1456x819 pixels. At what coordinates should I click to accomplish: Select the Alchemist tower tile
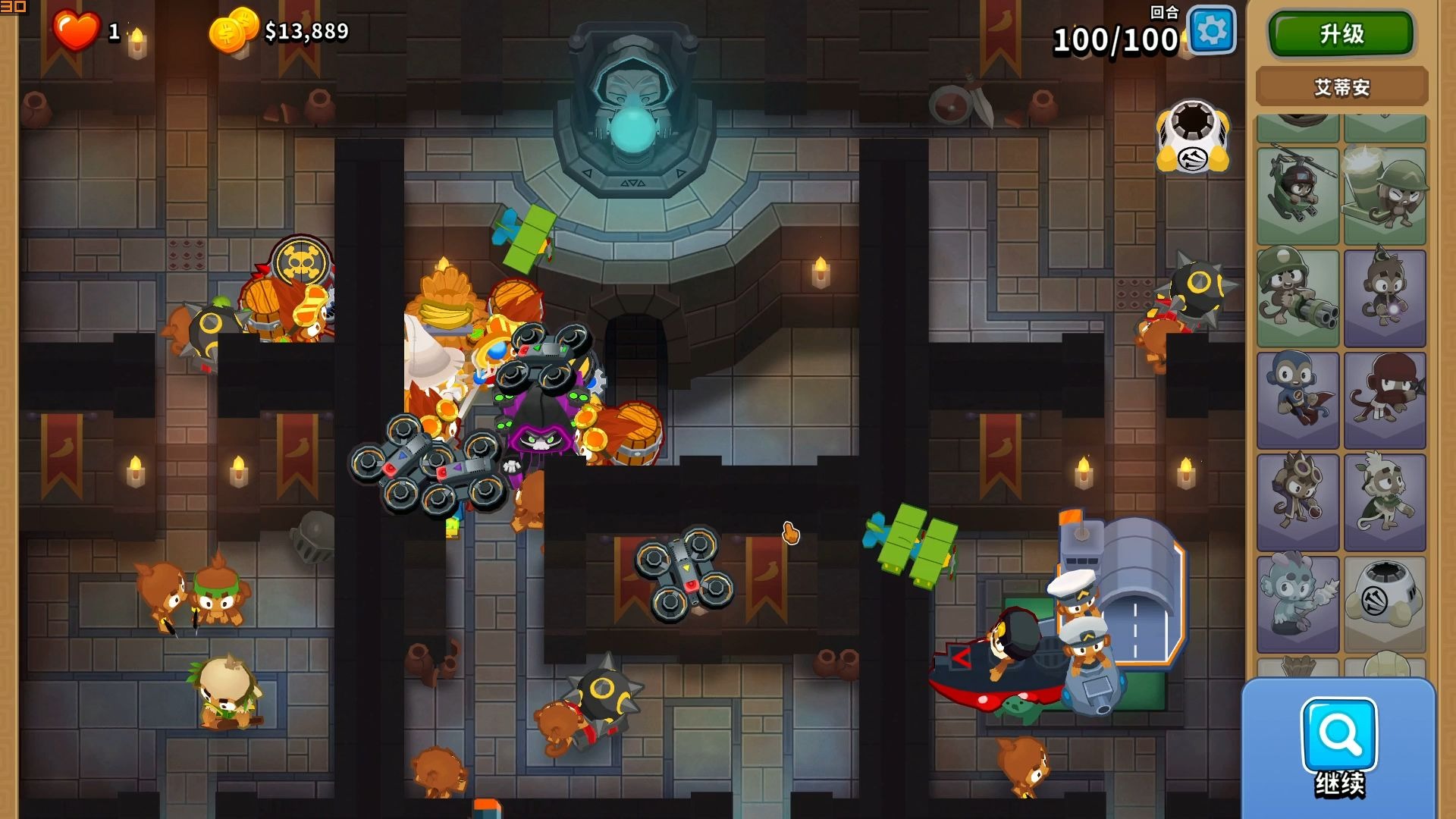click(x=1298, y=501)
